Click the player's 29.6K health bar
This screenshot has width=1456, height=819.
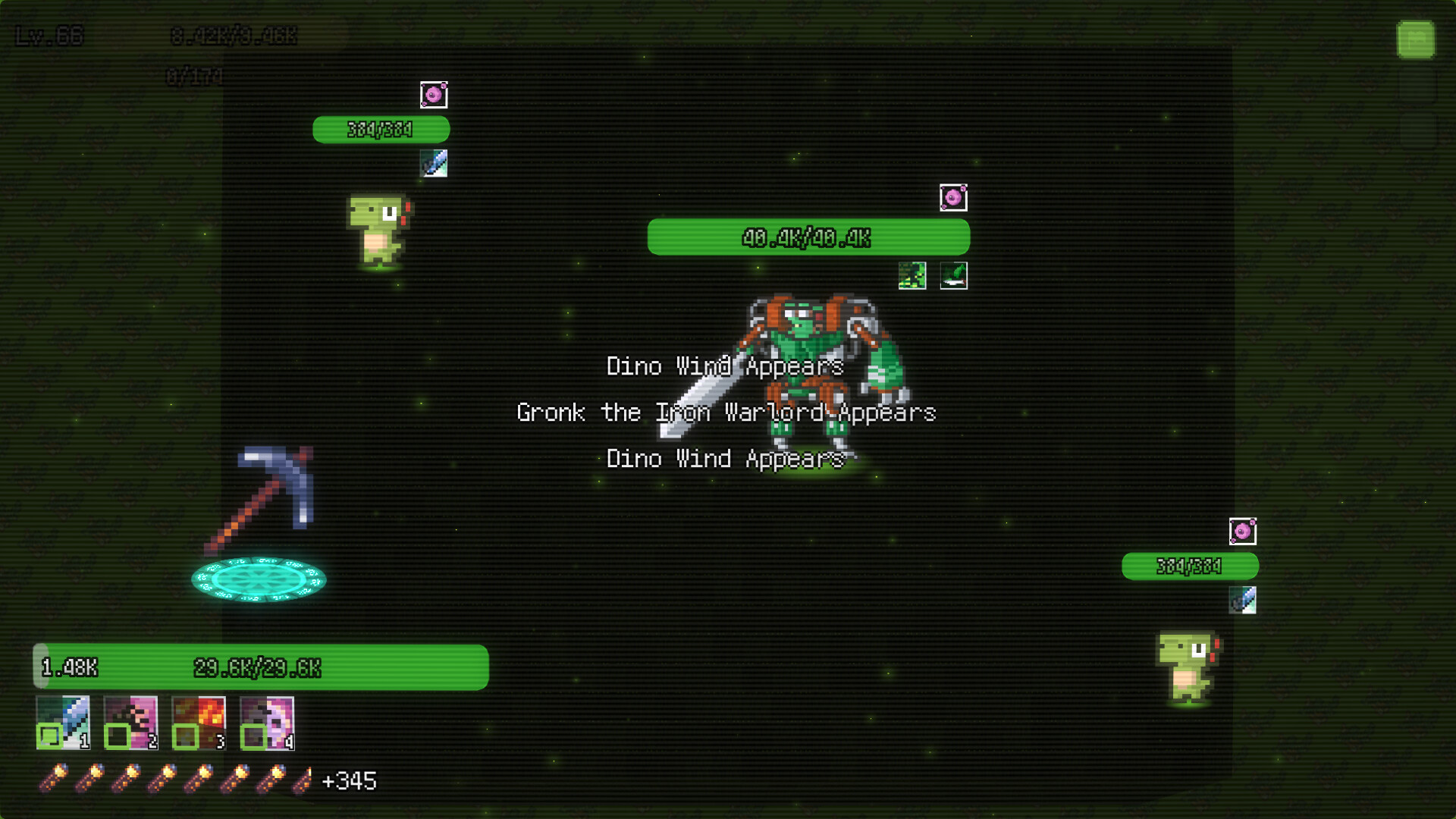258,669
